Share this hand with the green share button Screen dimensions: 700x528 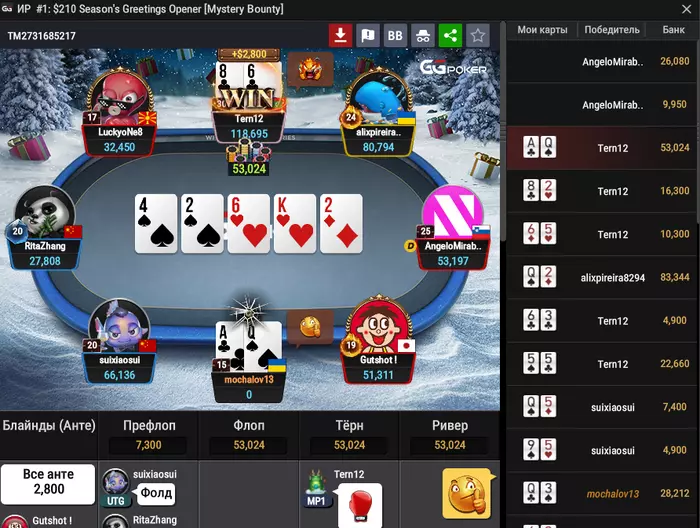450,36
